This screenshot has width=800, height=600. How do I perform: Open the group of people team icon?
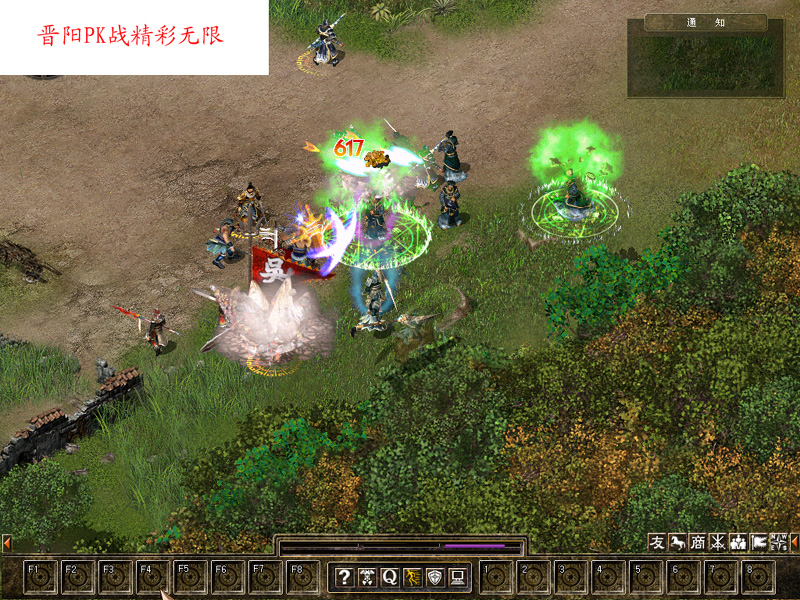[739, 542]
